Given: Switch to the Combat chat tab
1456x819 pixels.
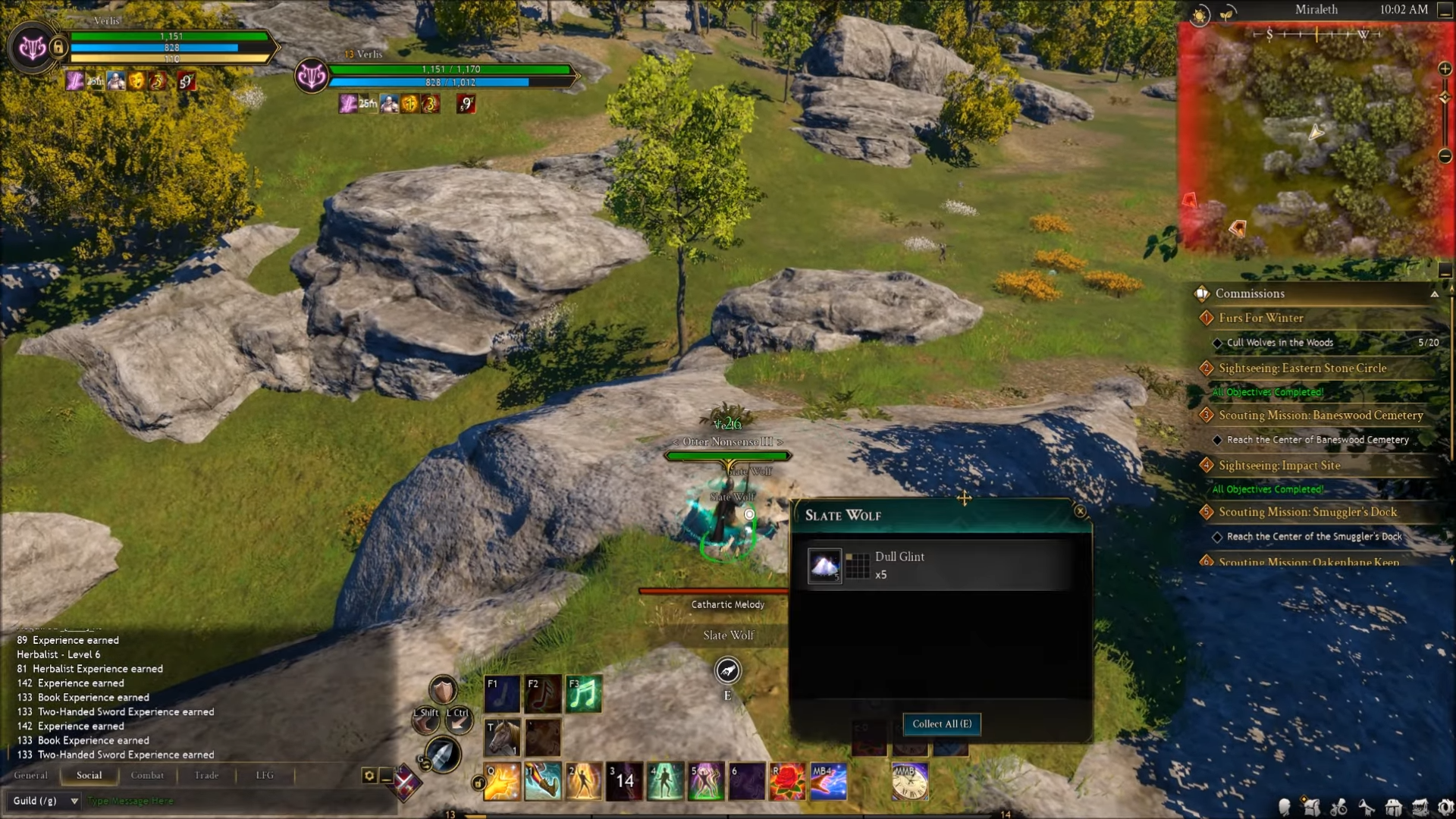Looking at the screenshot, I should click(x=147, y=775).
